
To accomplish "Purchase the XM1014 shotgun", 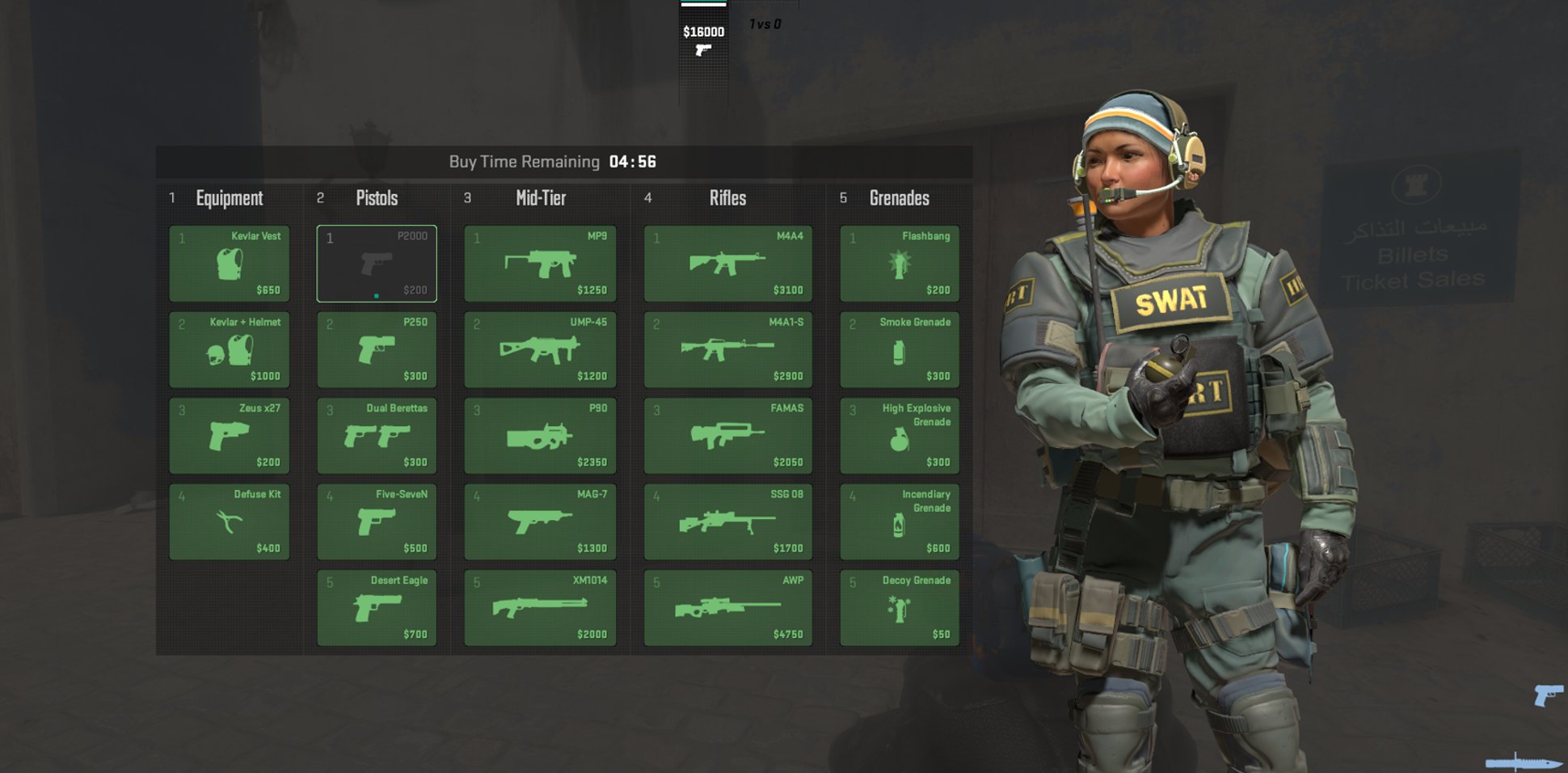I will 539,609.
